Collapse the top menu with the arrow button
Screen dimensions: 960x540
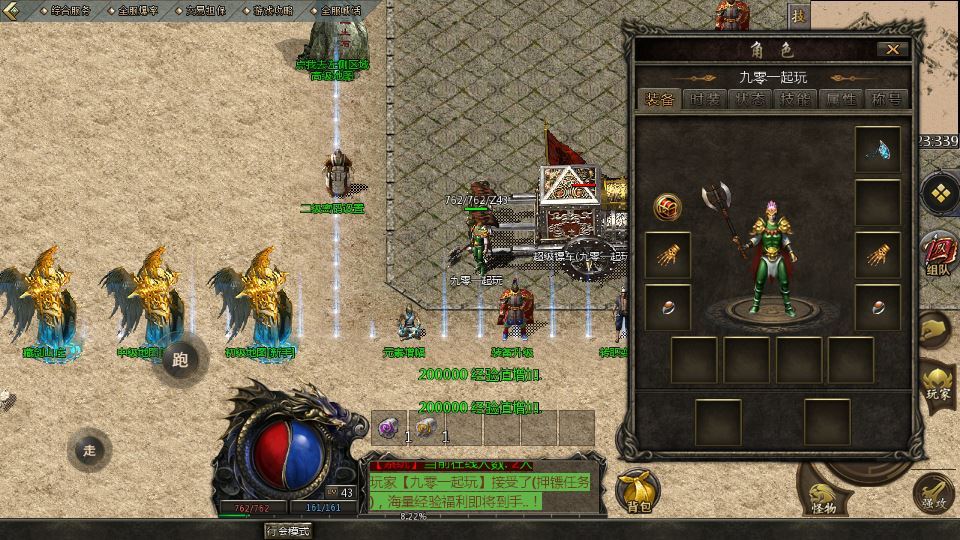[12, 10]
